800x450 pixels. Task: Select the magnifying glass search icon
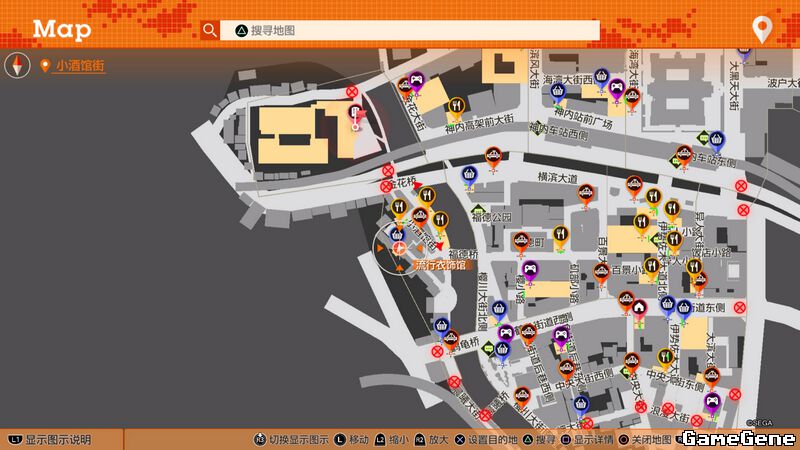[x=209, y=30]
